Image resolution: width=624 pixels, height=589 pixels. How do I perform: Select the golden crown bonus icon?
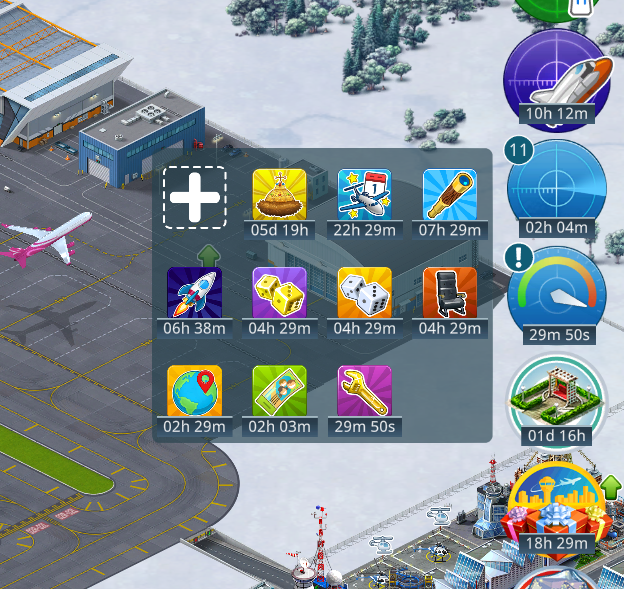[x=279, y=195]
